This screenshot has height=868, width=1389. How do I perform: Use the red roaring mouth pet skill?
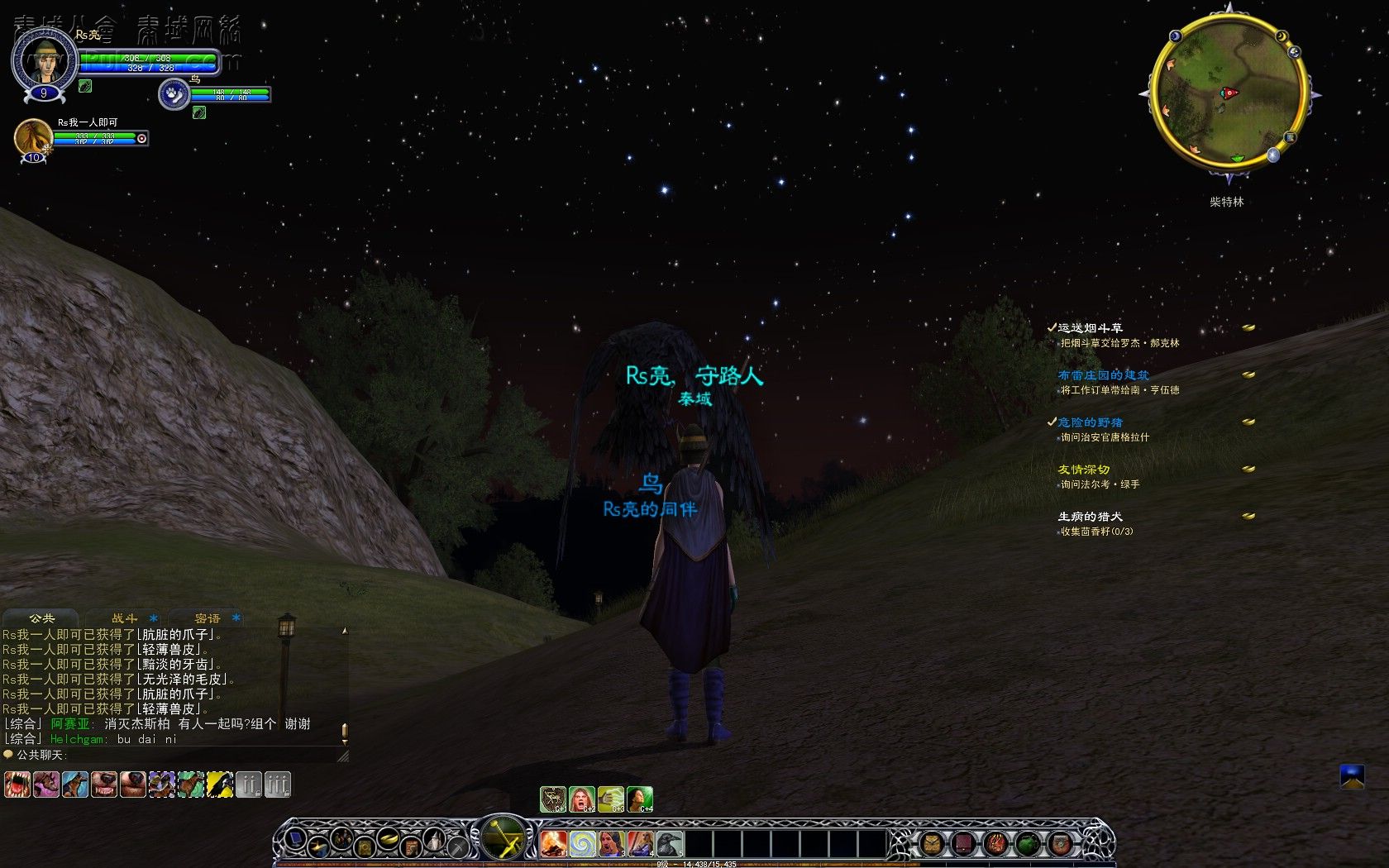click(17, 784)
